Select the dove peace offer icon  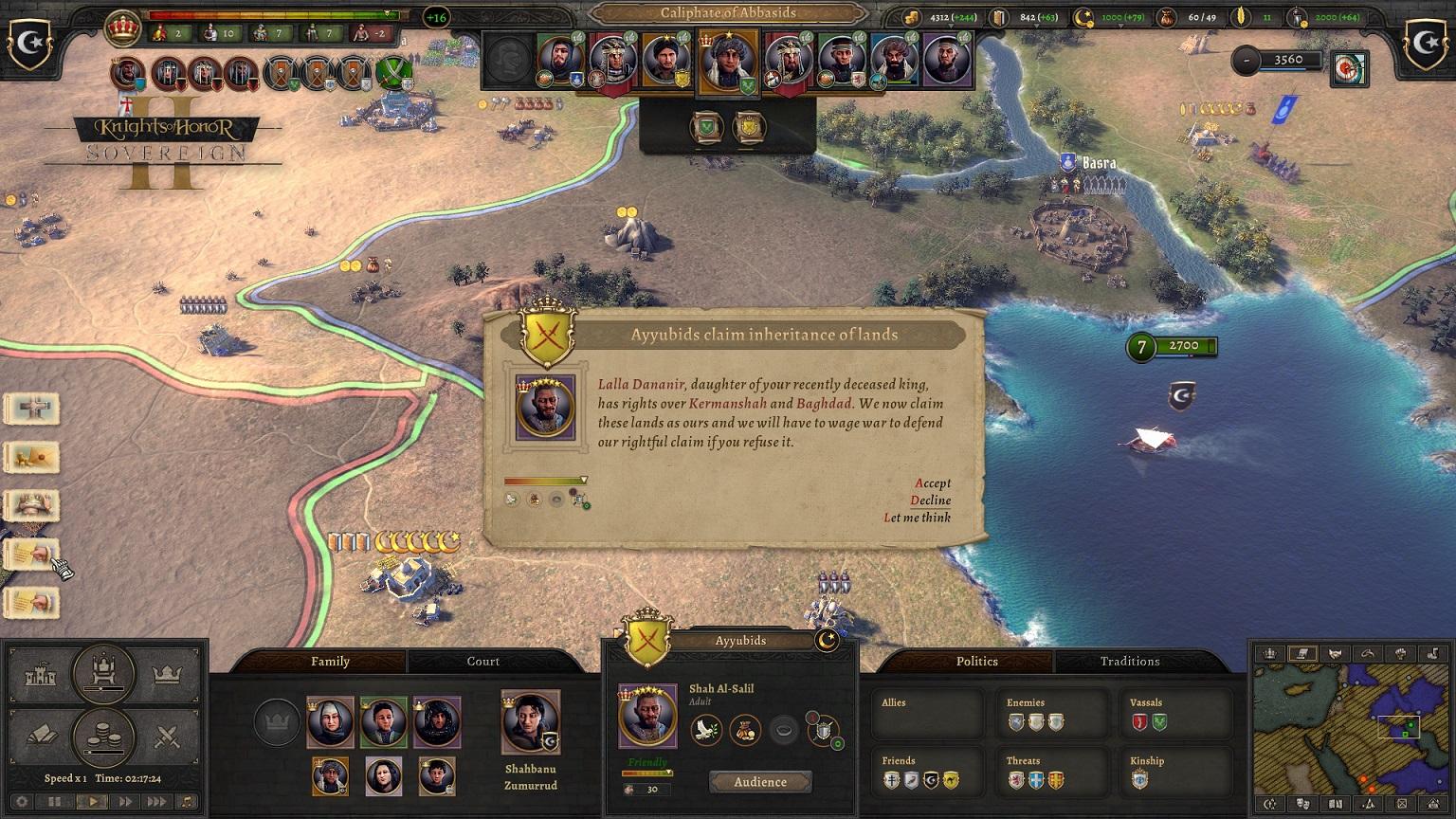706,730
